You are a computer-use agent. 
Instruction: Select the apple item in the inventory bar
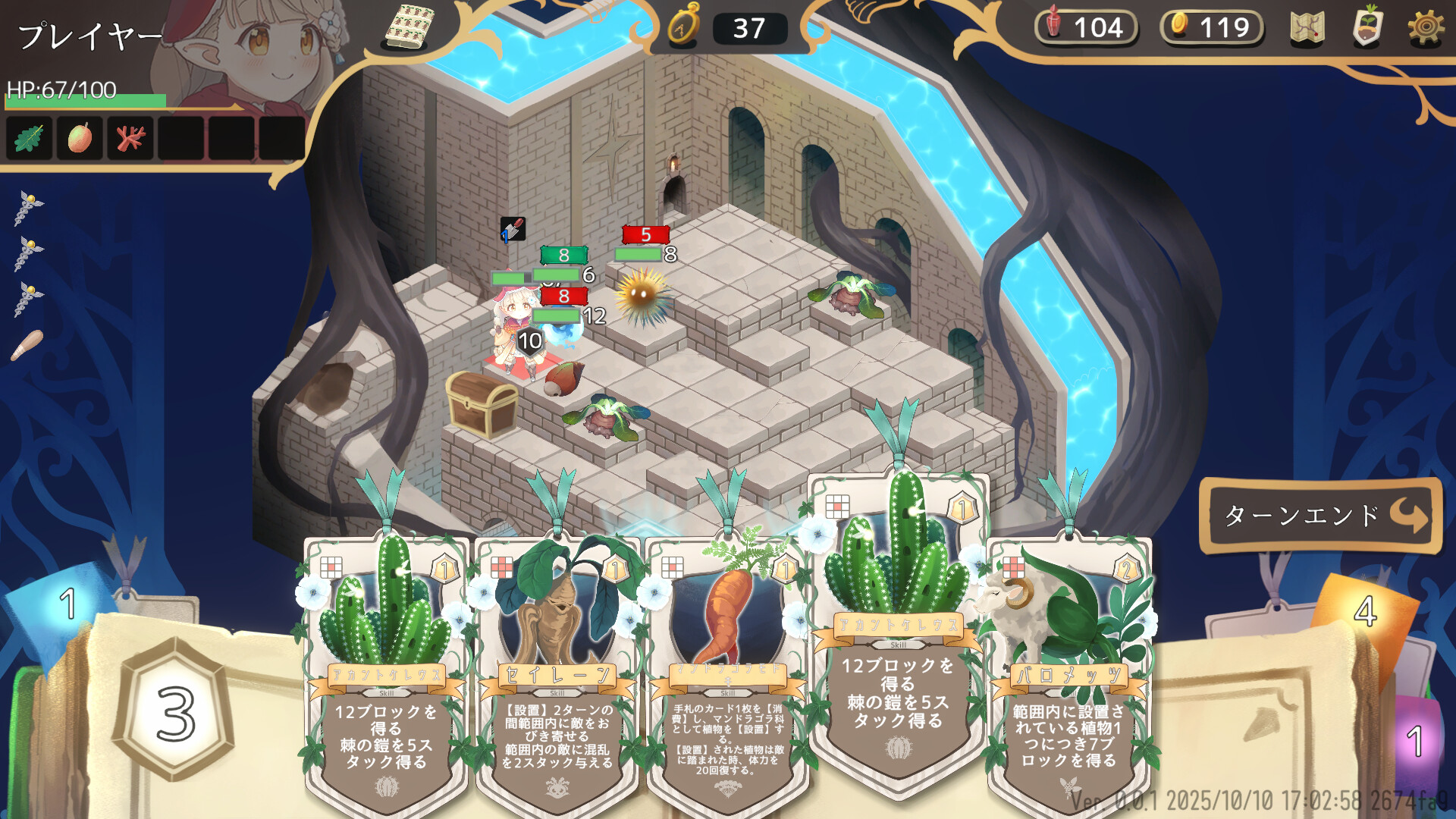[79, 138]
